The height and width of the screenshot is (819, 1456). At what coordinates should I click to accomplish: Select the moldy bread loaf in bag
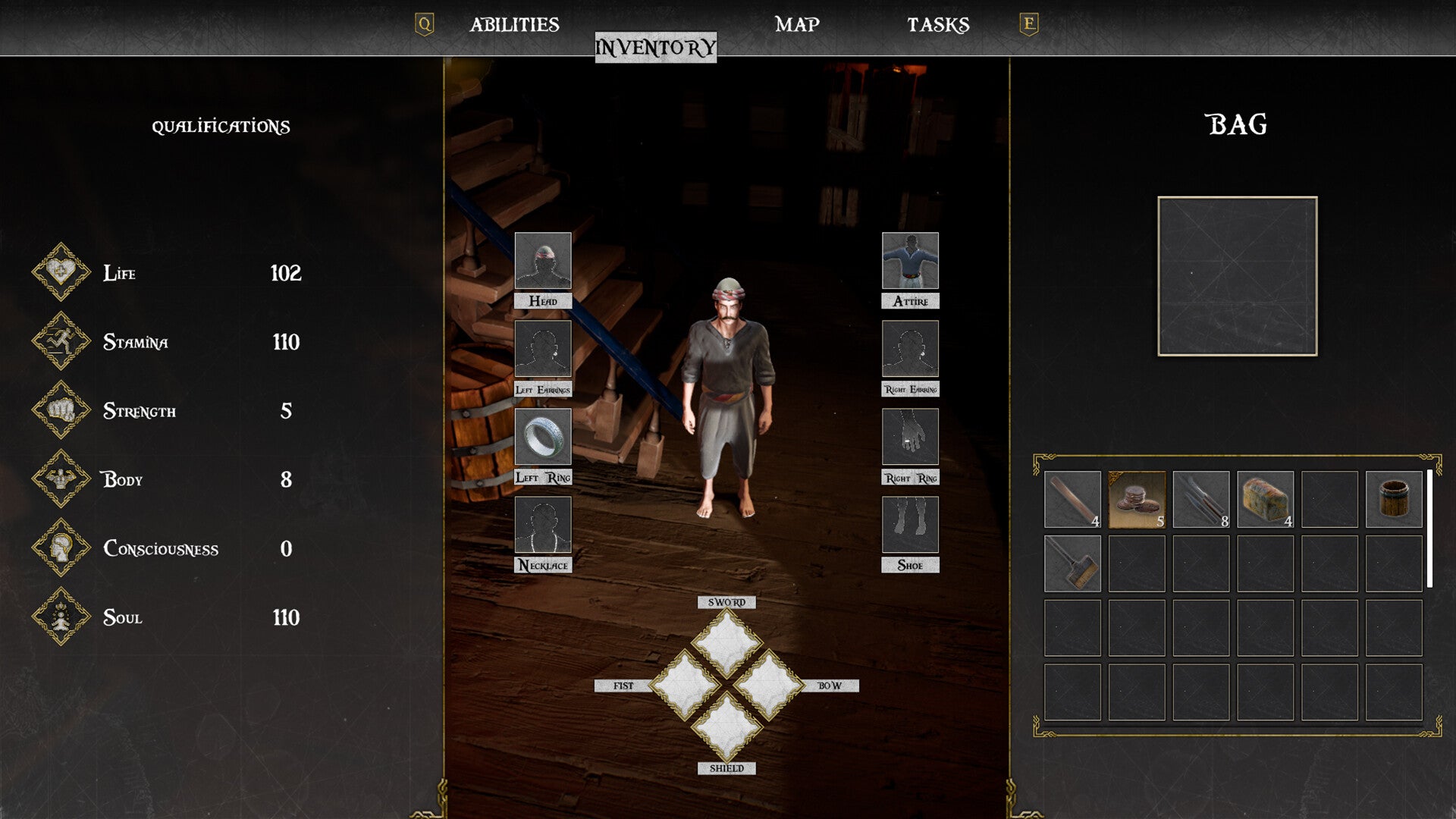tap(1266, 499)
